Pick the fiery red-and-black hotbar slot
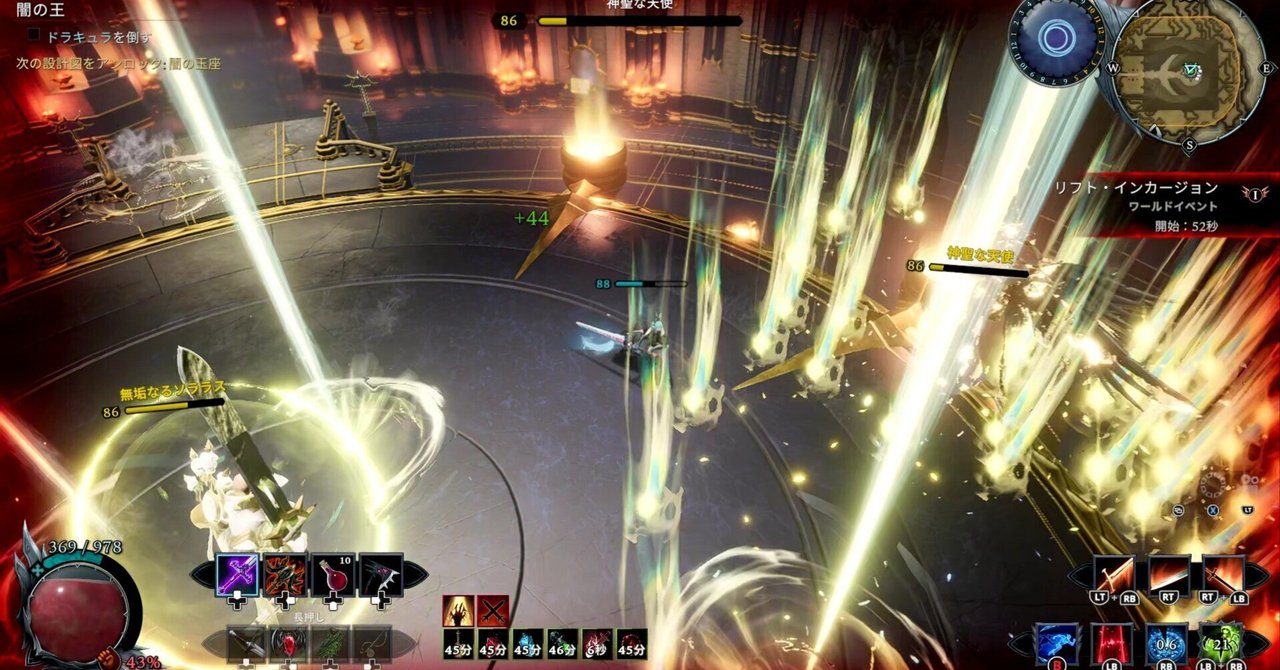 coord(285,575)
